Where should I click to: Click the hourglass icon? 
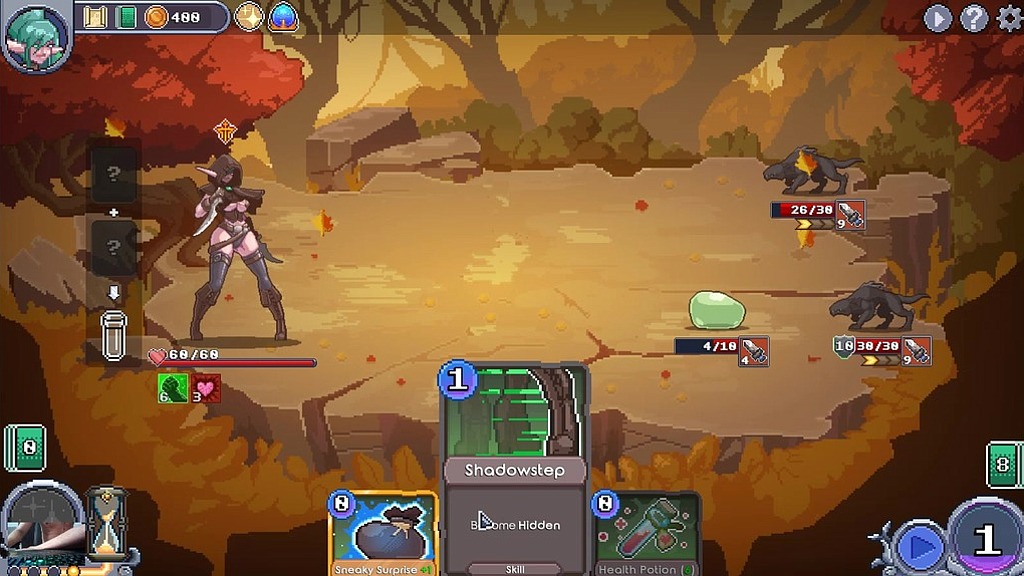tap(104, 522)
